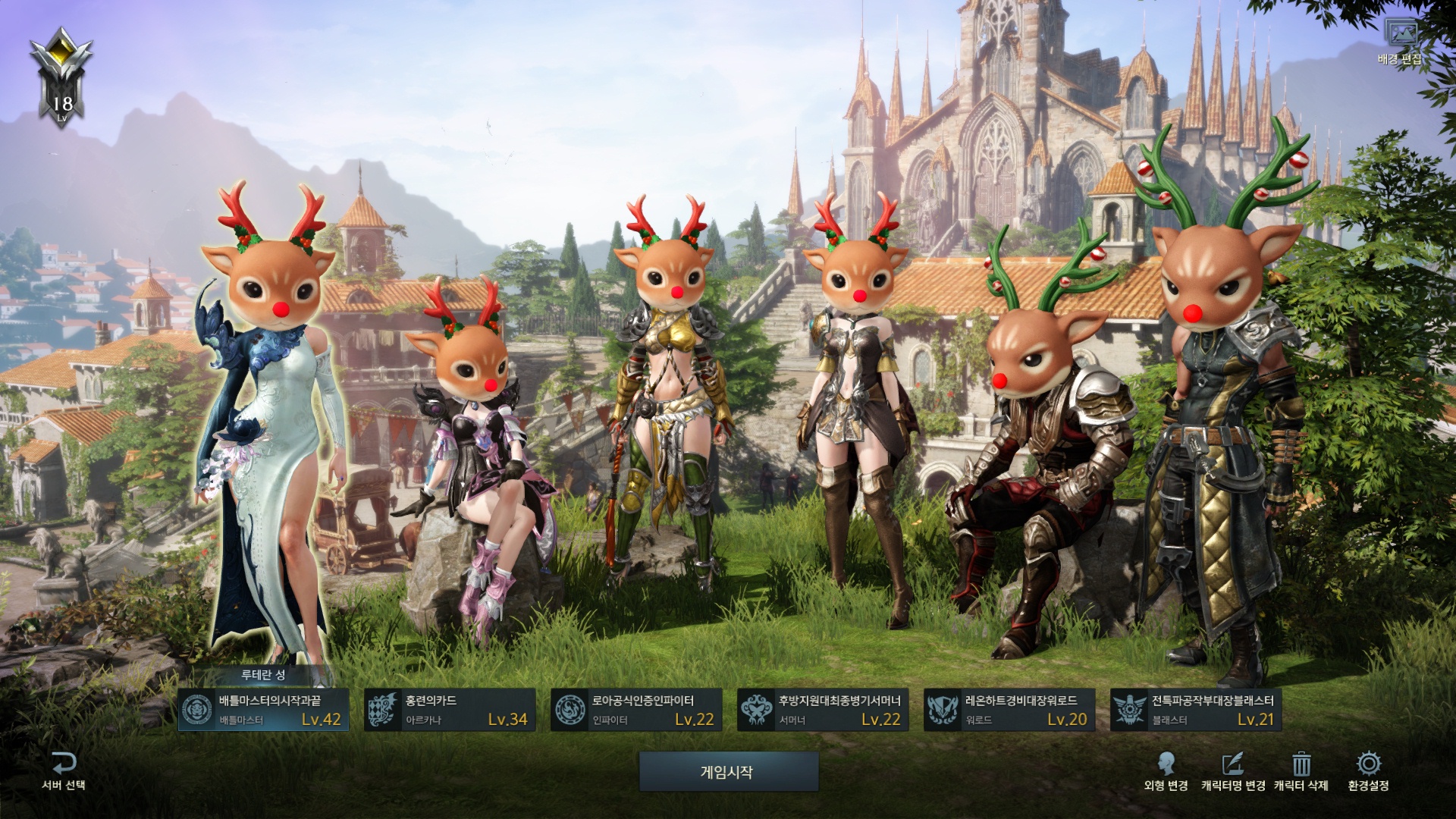The height and width of the screenshot is (819, 1456).
Task: Go back to 서버 선택 server selection
Action: [x=64, y=770]
